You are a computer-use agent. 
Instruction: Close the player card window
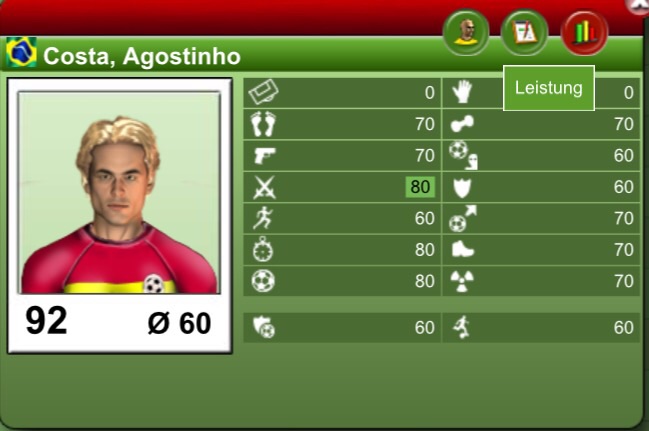(x=640, y=4)
